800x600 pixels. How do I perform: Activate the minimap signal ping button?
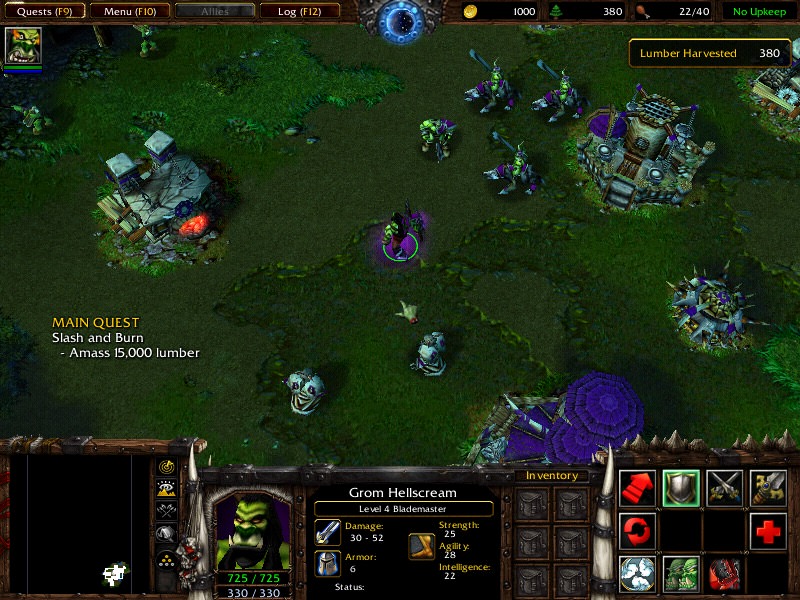[x=166, y=467]
